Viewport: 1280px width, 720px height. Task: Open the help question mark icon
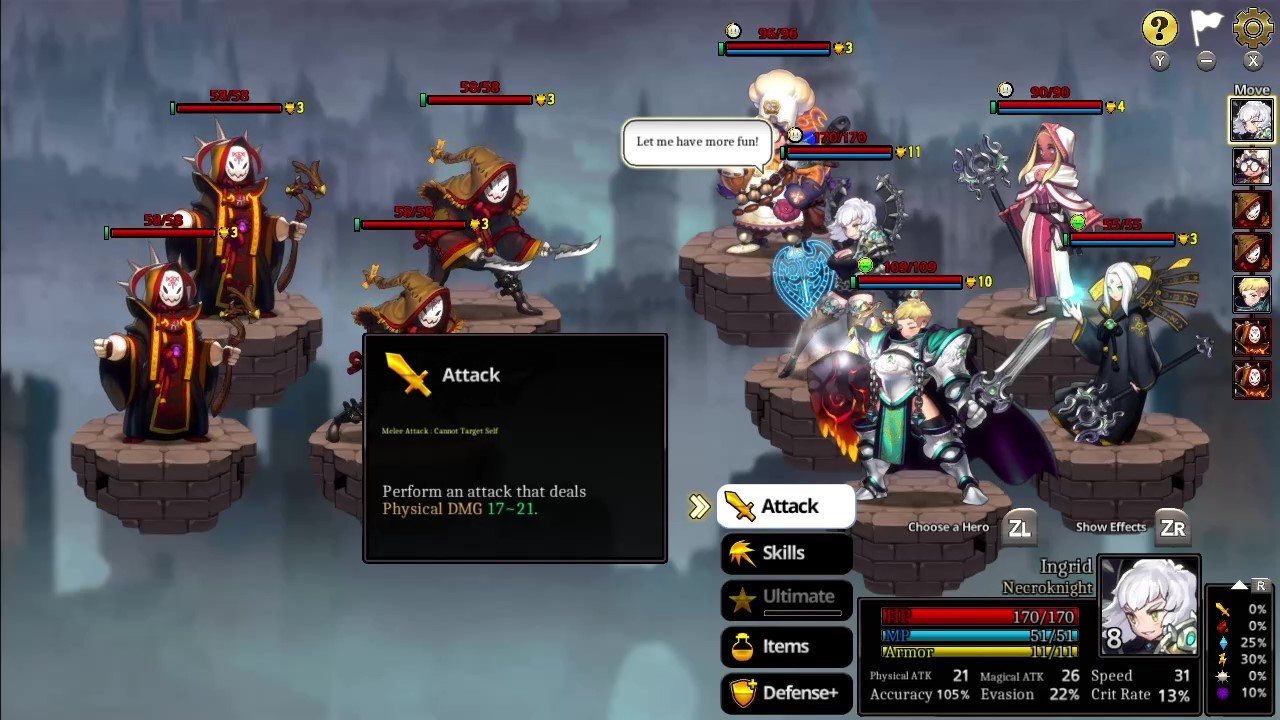pos(1159,27)
